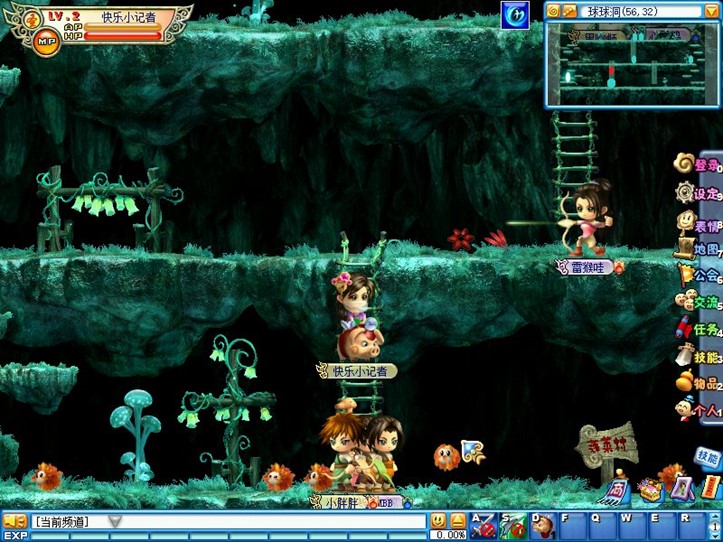Open the 交流 social menu
Image resolution: width=723 pixels, height=542 pixels.
coord(696,301)
